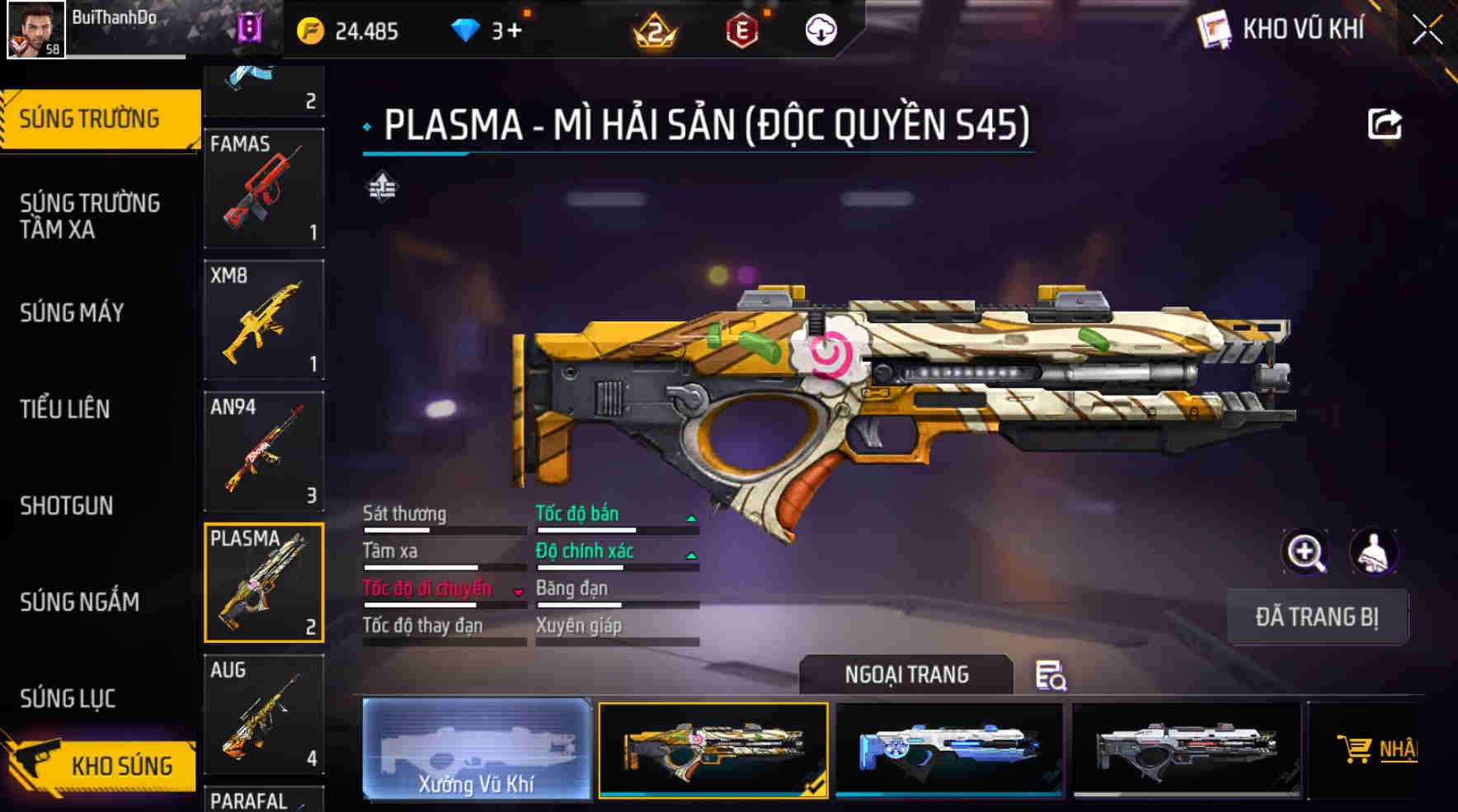Switch to the SHOTGUN category
Screen dimensions: 1458x812
pyautogui.click(x=66, y=505)
